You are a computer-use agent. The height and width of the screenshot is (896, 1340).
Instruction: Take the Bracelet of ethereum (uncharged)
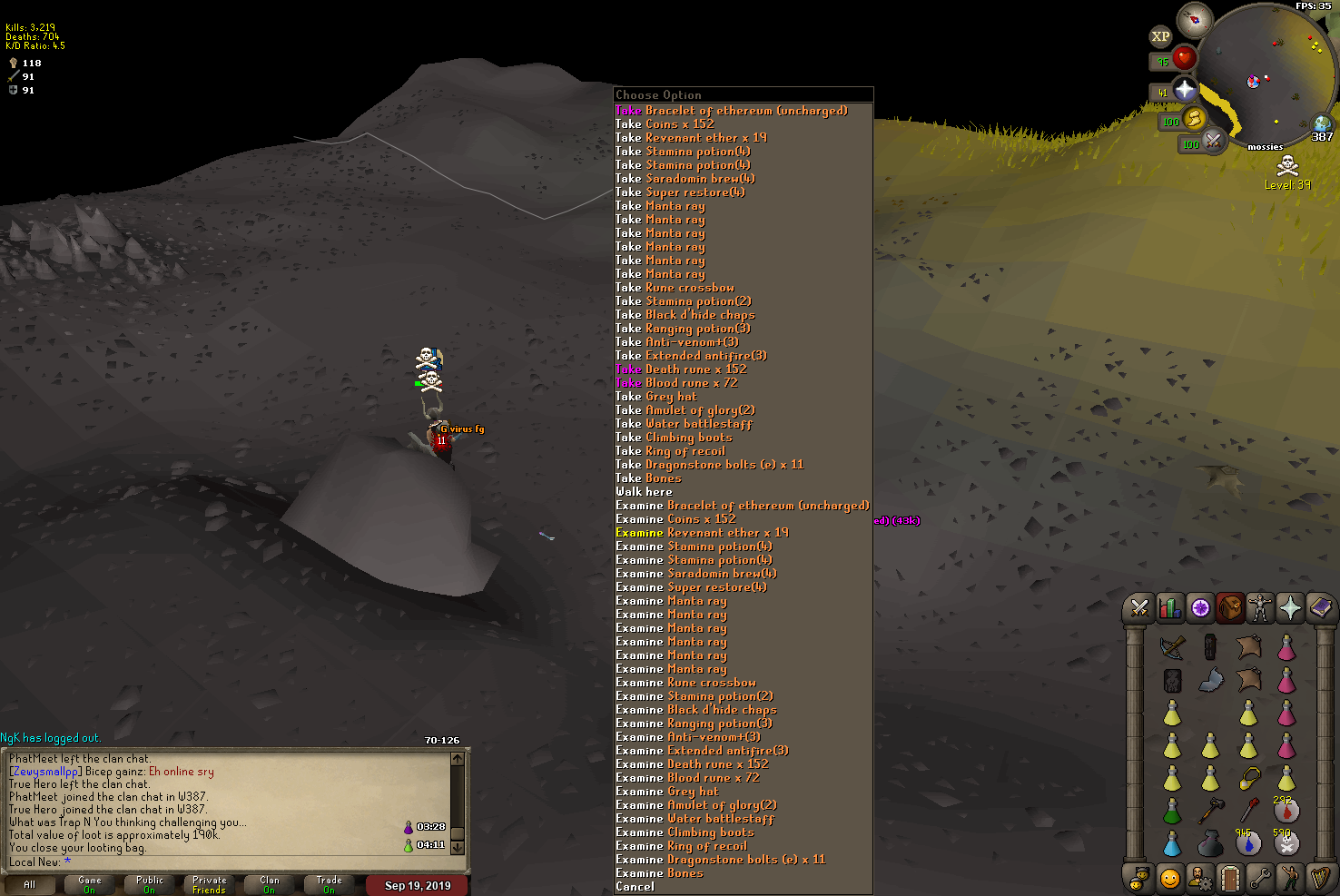click(x=732, y=111)
